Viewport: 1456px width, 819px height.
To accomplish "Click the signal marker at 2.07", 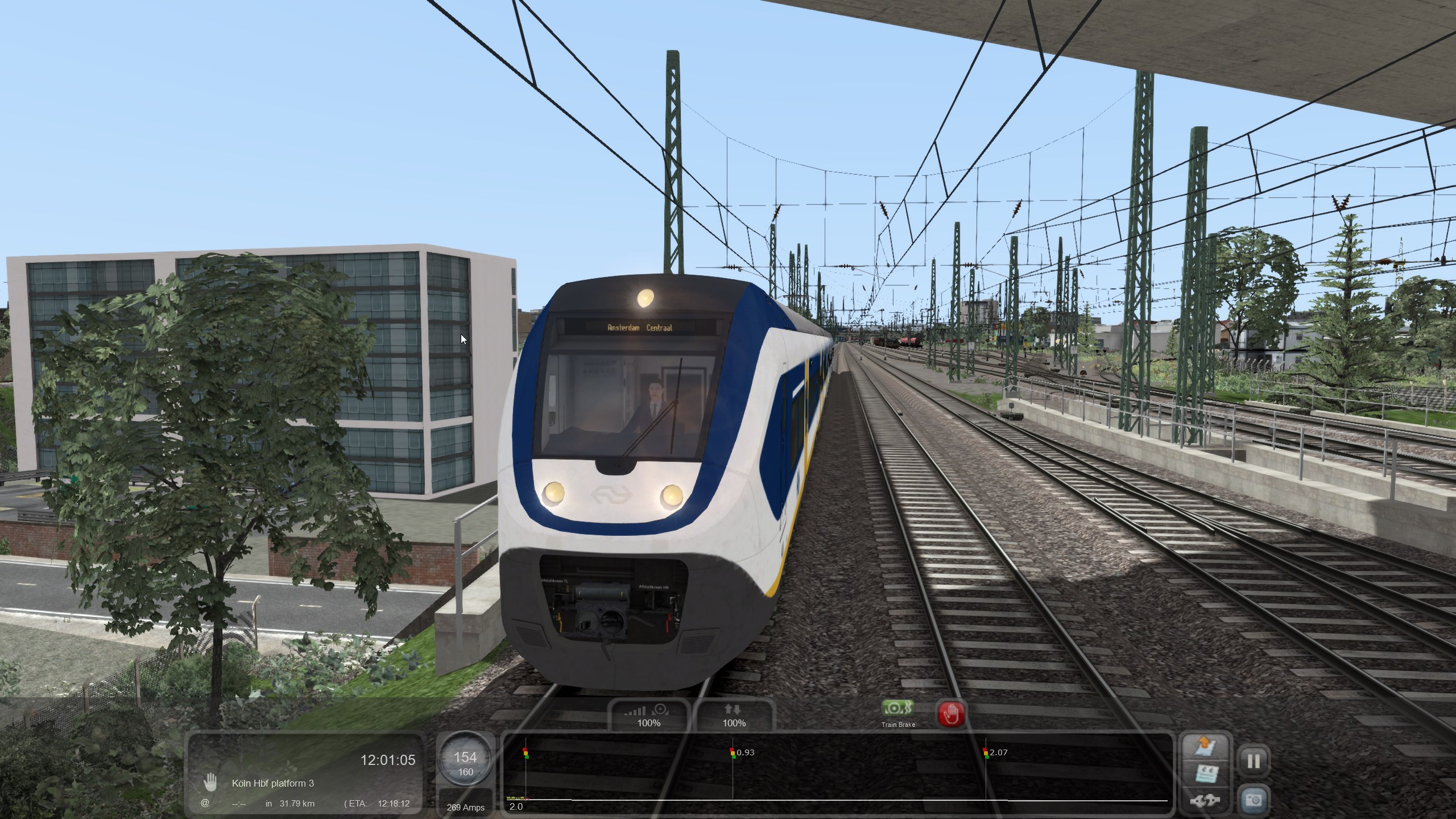I will [x=986, y=753].
